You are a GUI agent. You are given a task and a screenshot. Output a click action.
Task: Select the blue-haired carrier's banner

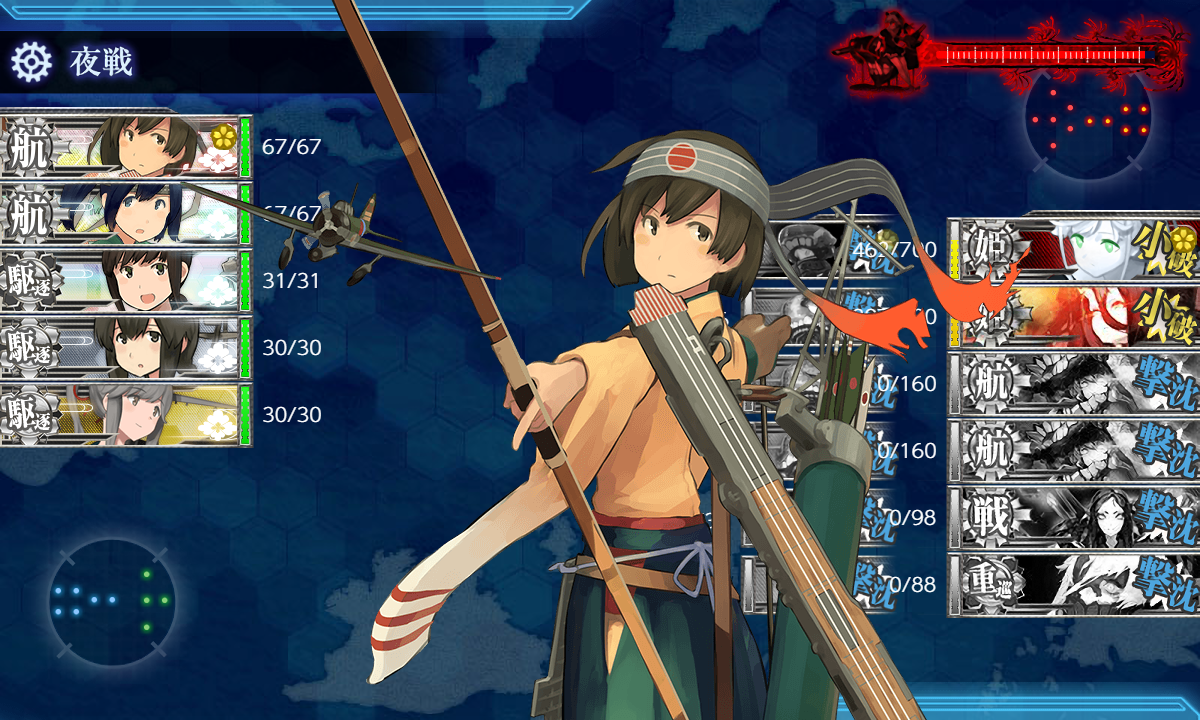click(125, 214)
